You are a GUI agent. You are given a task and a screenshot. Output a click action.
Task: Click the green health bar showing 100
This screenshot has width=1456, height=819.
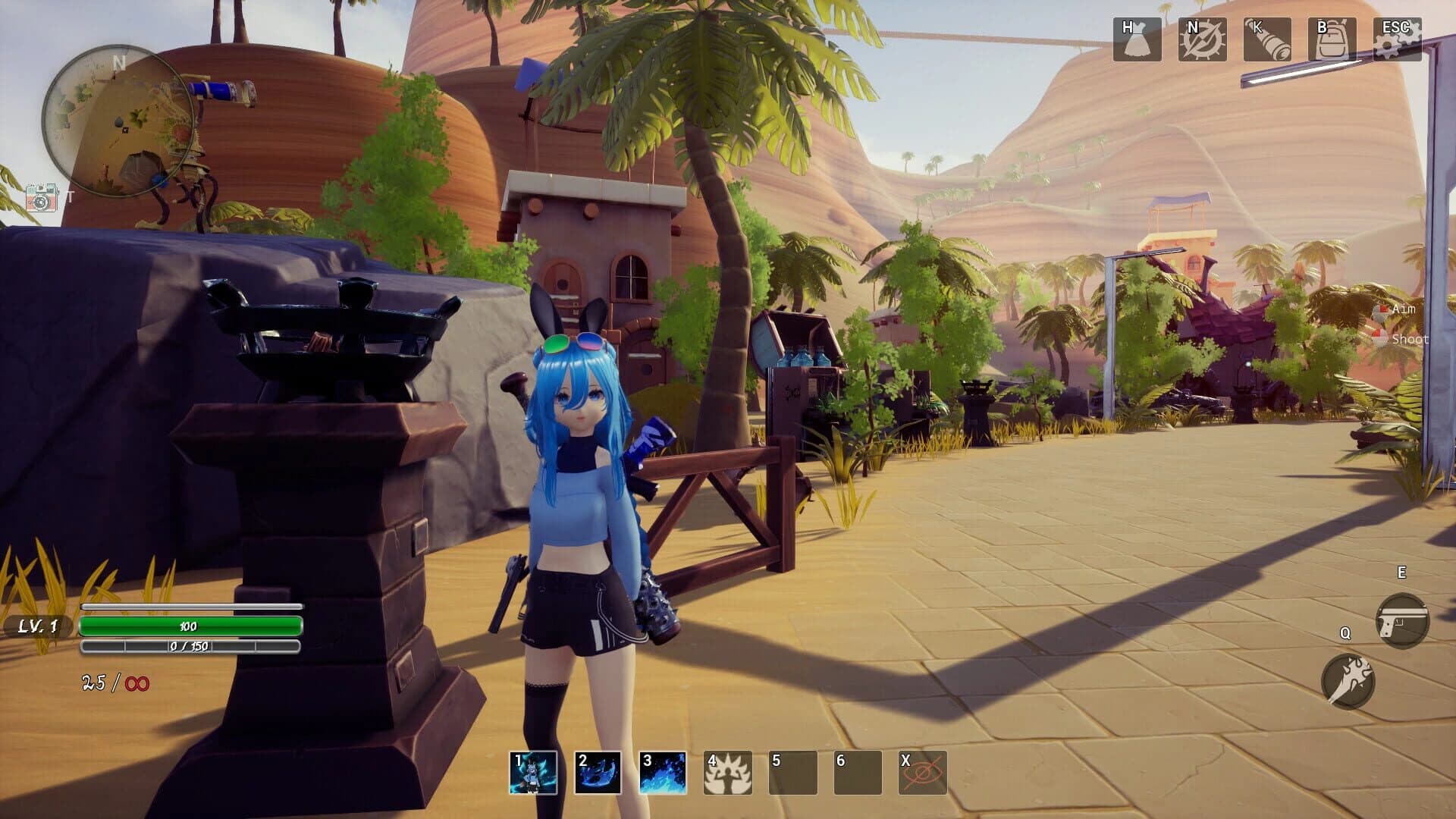pyautogui.click(x=191, y=626)
